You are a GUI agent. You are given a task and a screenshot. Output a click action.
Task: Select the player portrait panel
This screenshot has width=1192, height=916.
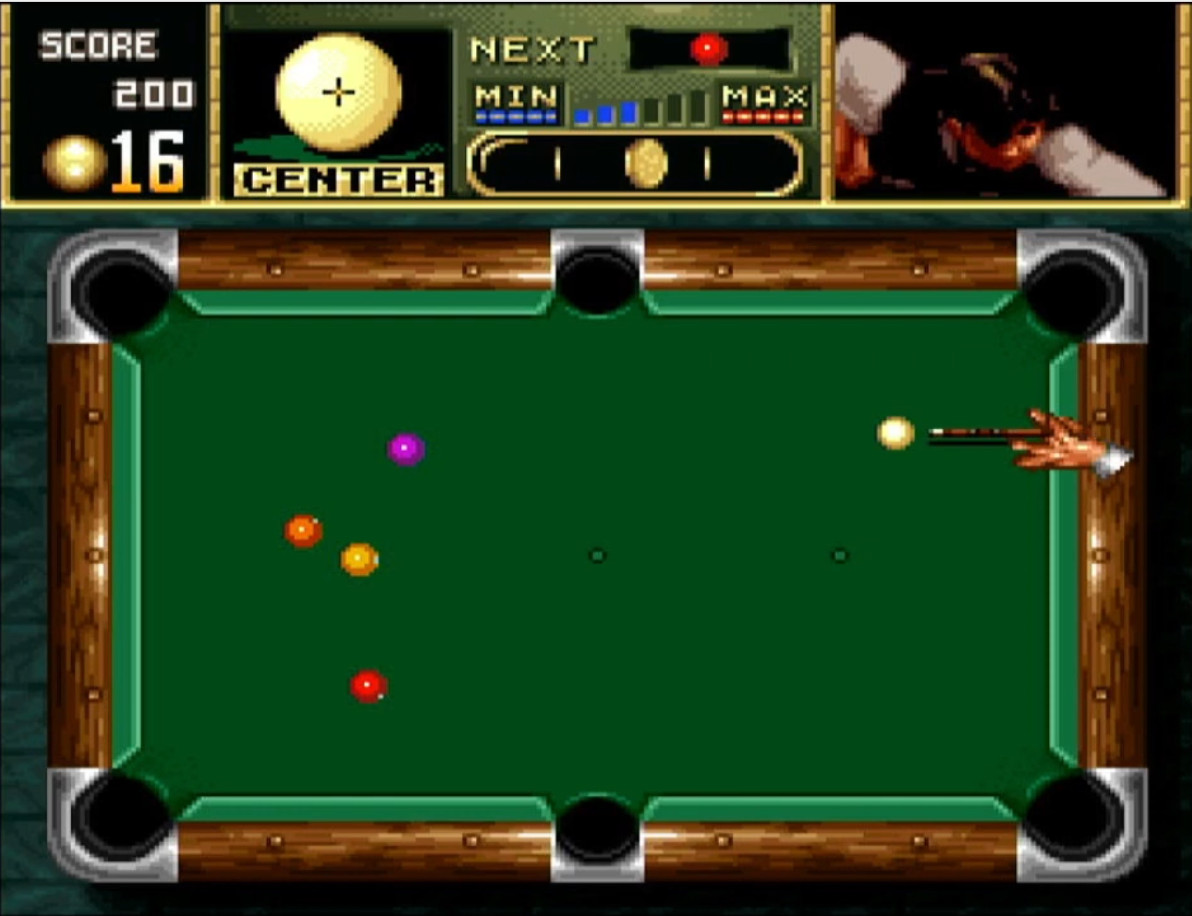tap(1003, 103)
